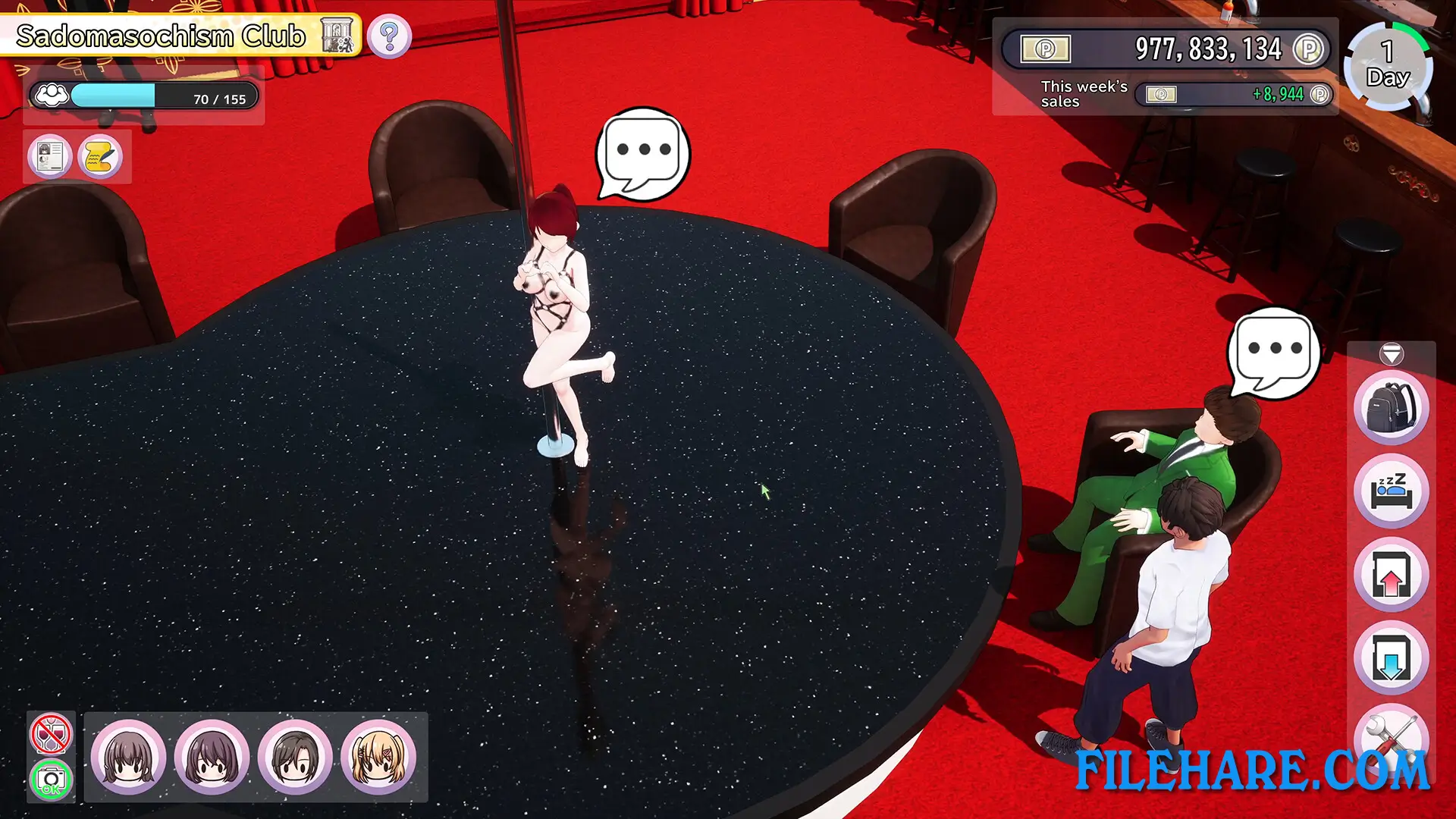Collapse the sidebar using the arrow button
1456x819 pixels.
pos(1390,353)
